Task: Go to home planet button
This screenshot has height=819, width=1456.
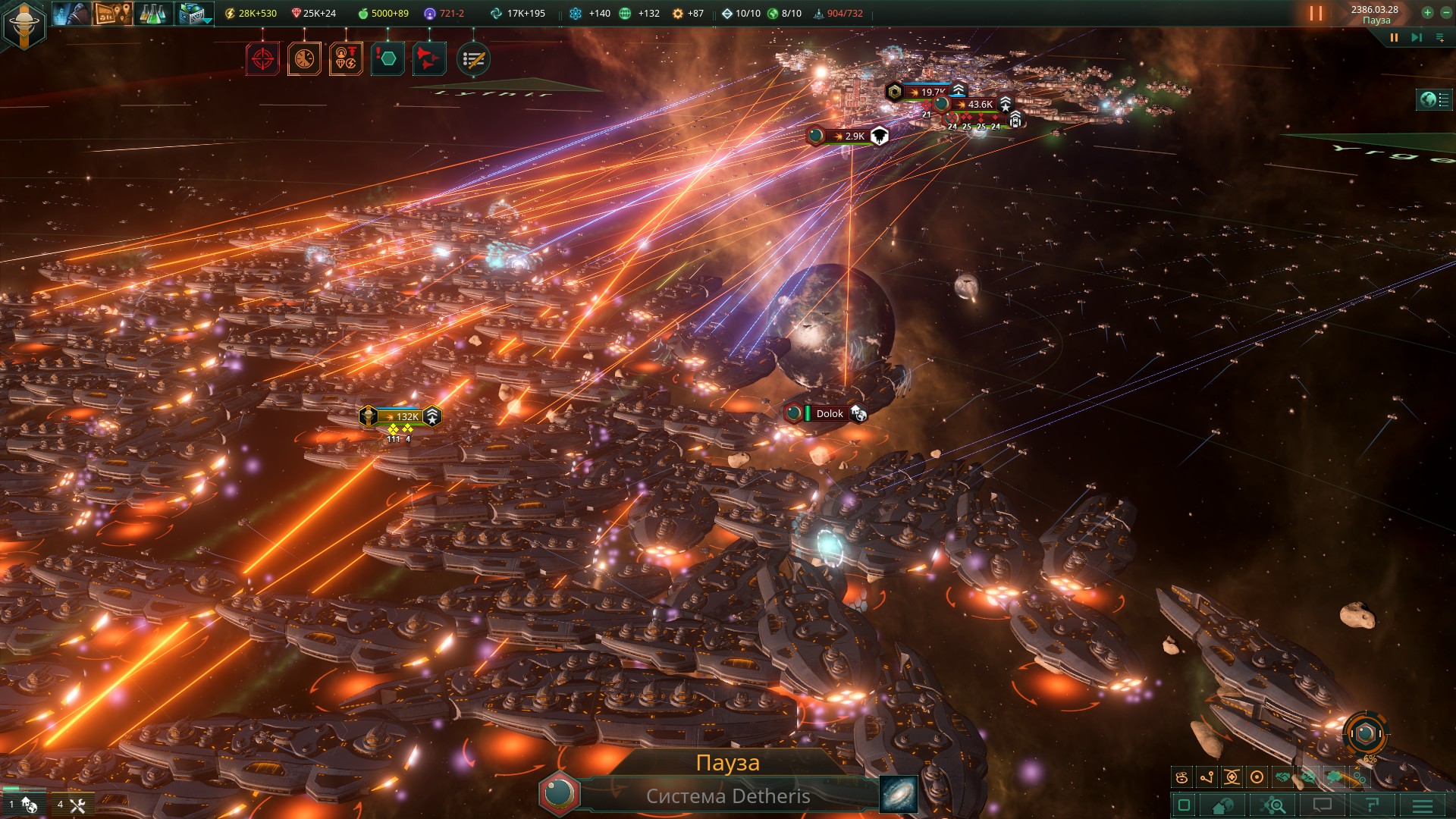Action: click(560, 794)
